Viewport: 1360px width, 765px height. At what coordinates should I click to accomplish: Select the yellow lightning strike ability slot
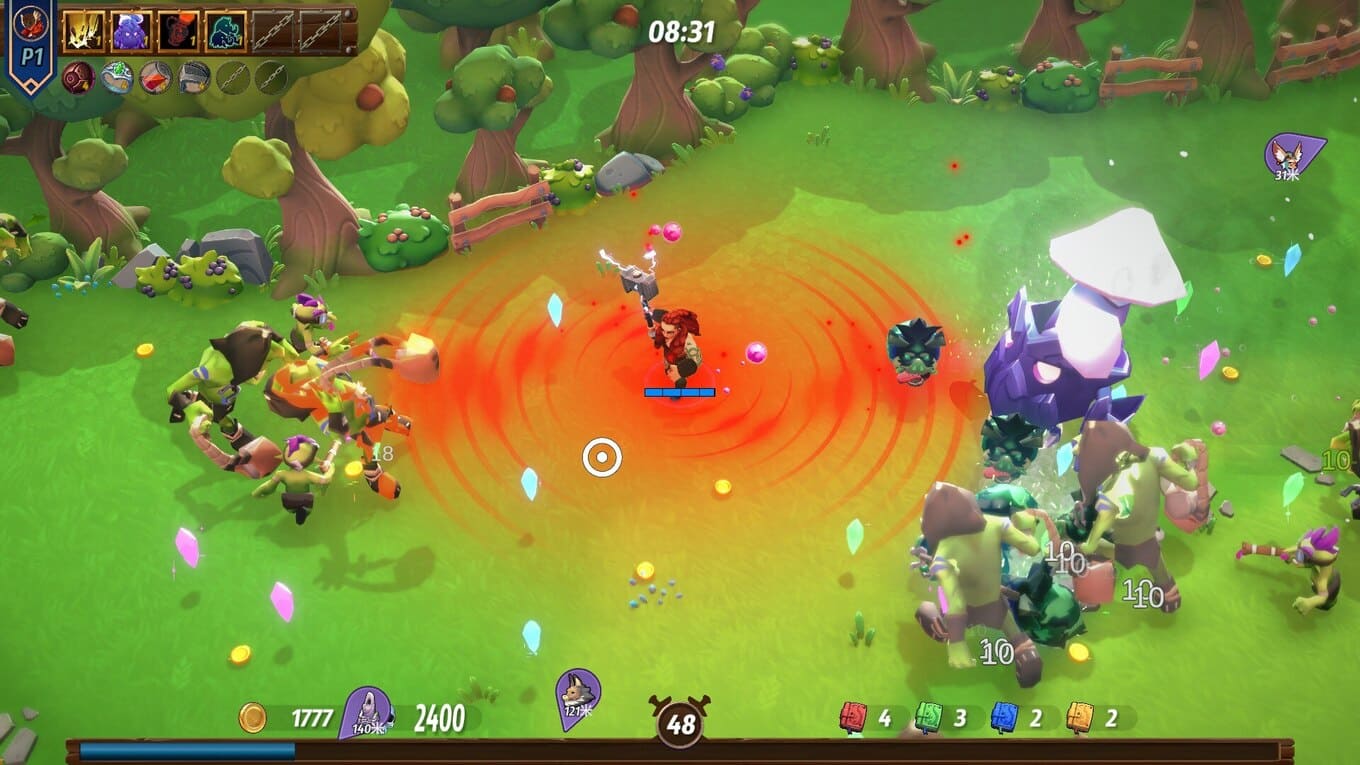[x=83, y=32]
